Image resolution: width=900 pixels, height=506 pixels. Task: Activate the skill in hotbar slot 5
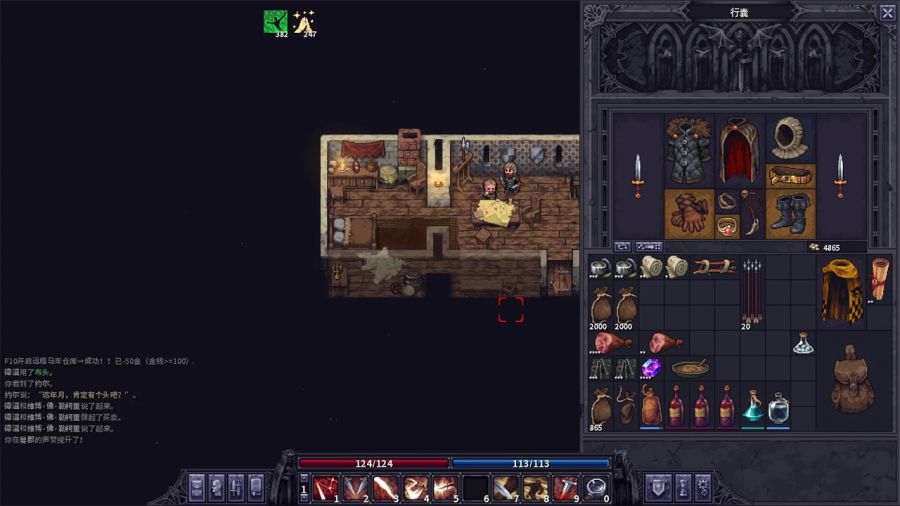coord(445,488)
